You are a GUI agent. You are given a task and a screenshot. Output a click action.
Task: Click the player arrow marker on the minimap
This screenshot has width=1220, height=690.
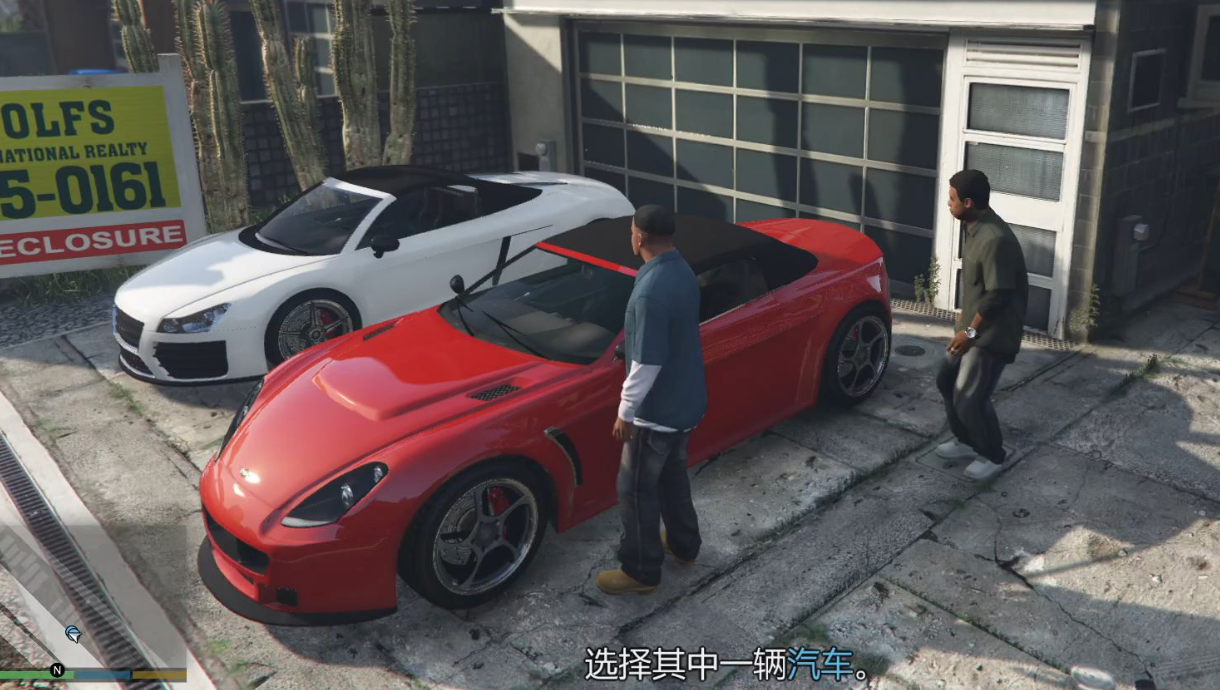(72, 633)
